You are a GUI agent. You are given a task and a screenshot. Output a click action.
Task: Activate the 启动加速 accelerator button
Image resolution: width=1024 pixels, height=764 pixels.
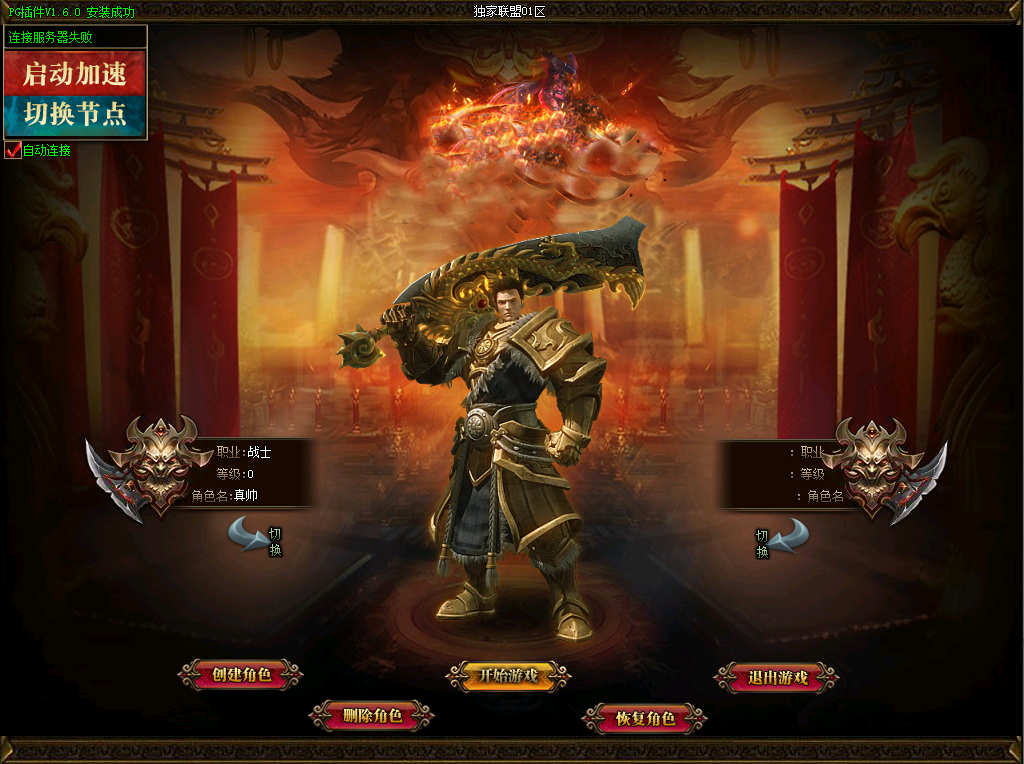[x=75, y=73]
